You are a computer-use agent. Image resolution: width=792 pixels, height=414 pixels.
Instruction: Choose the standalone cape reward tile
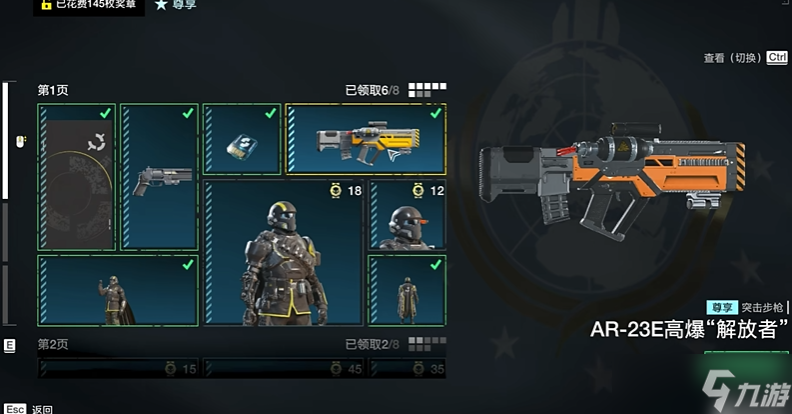(407, 290)
